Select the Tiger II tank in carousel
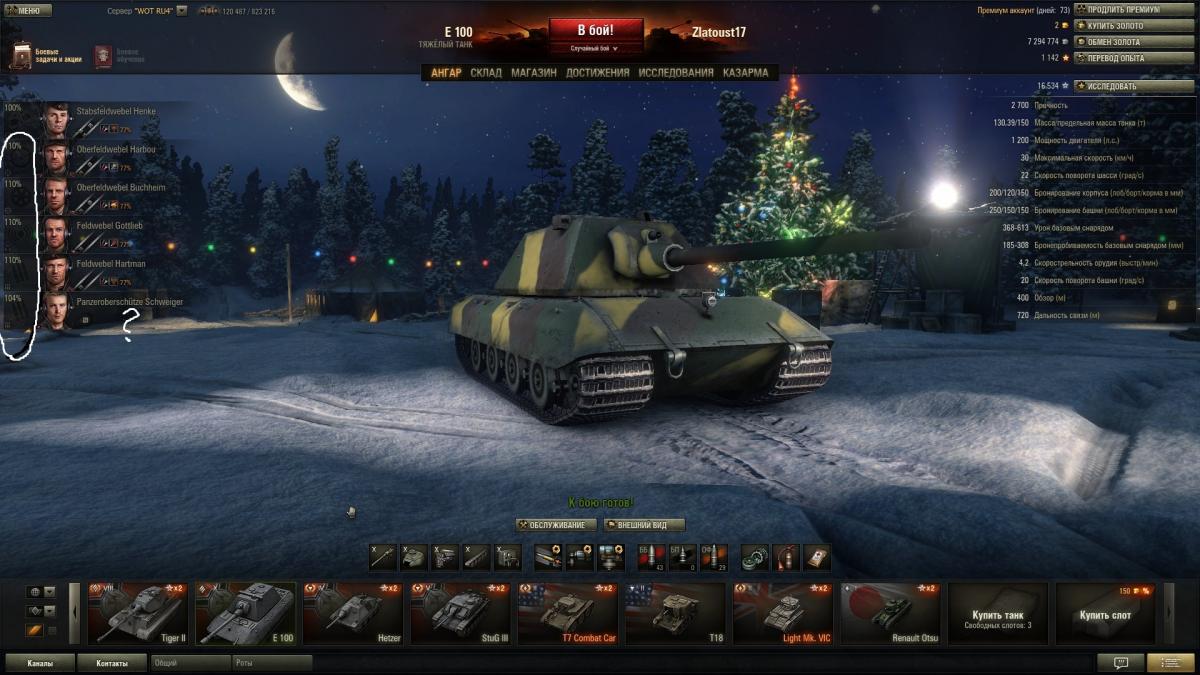The height and width of the screenshot is (675, 1200). click(138, 613)
